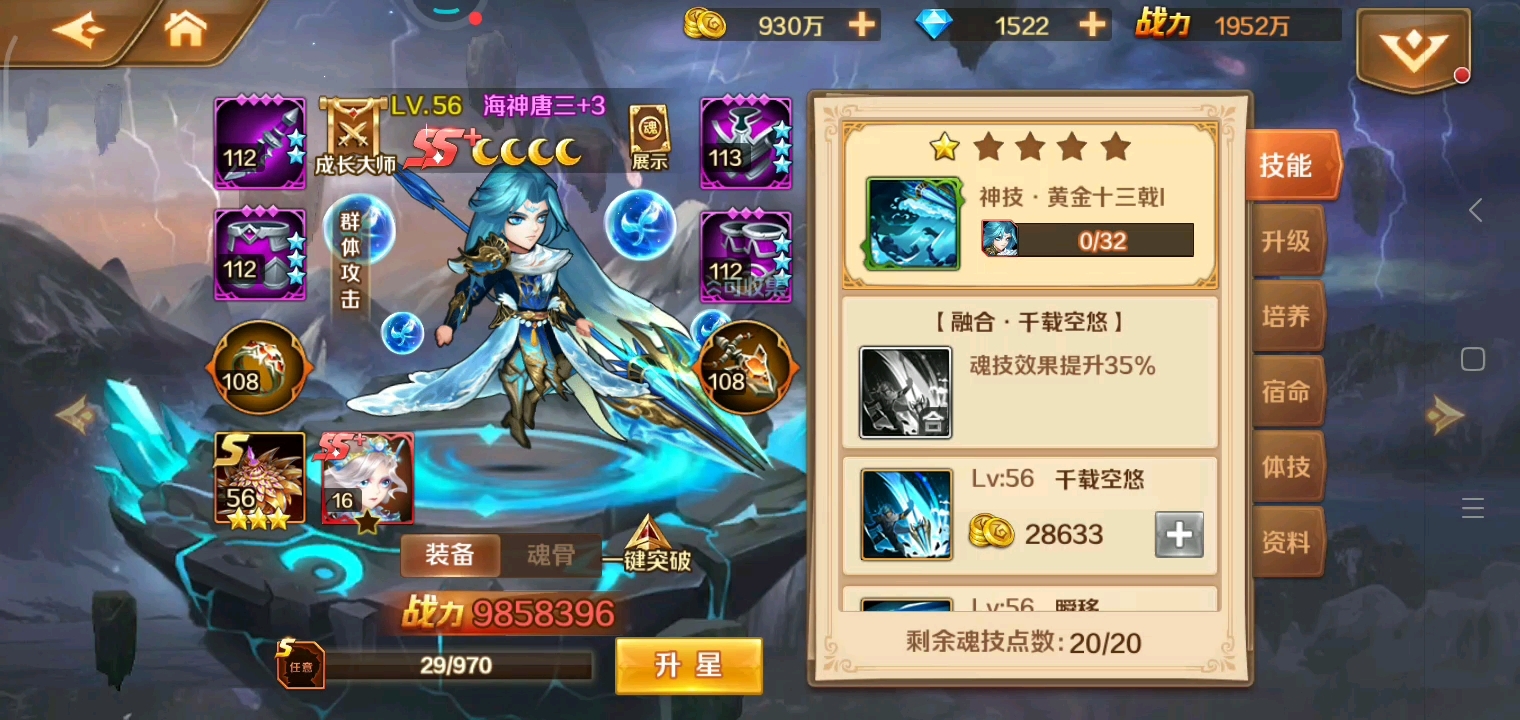Click the partially visible 瞬移 skill entry
Screen dimensions: 1520x720
(1030, 605)
